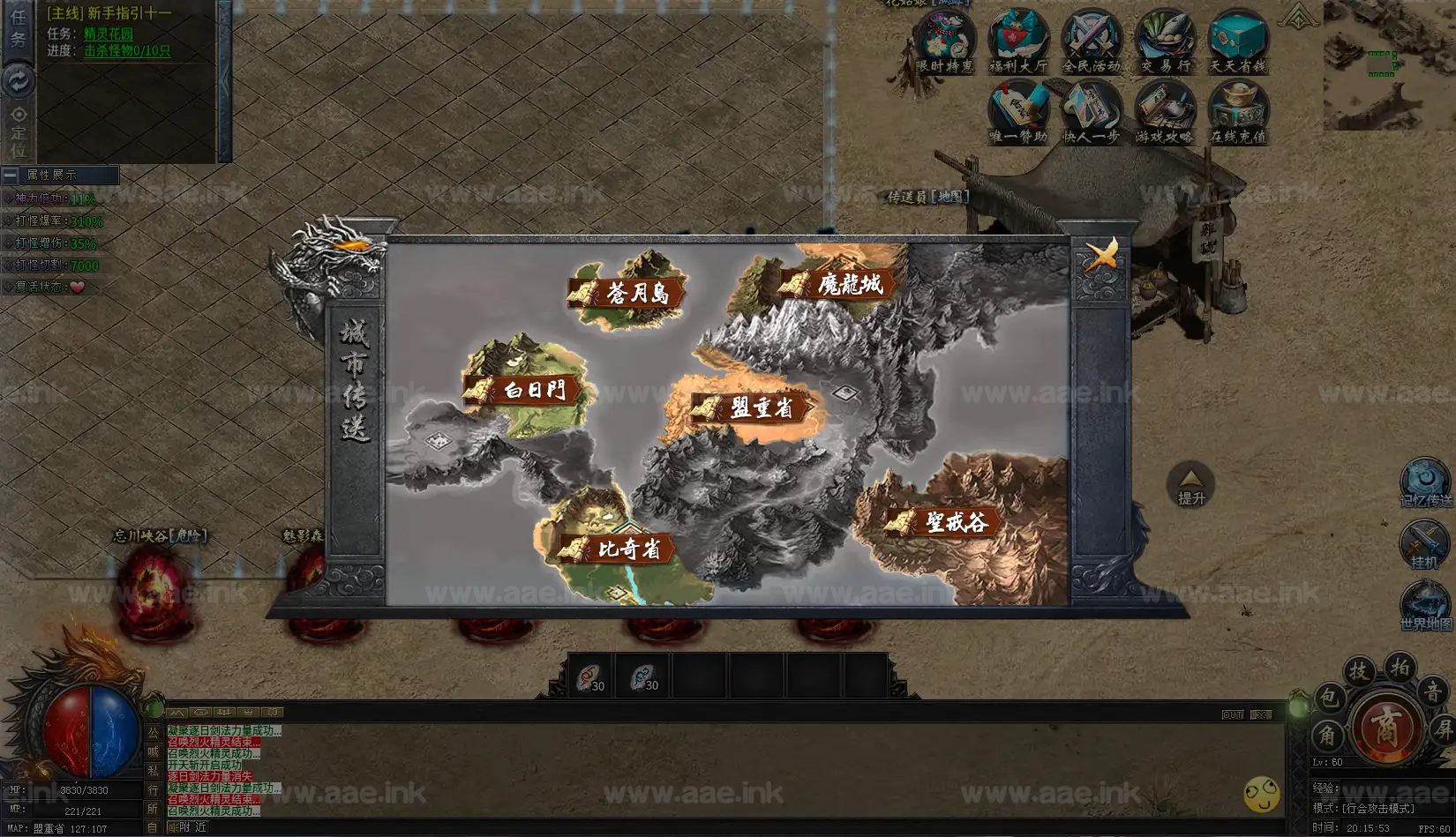Screen dimensions: 1456x837
Task: Open the bag with the 包 button
Action: [1328, 699]
